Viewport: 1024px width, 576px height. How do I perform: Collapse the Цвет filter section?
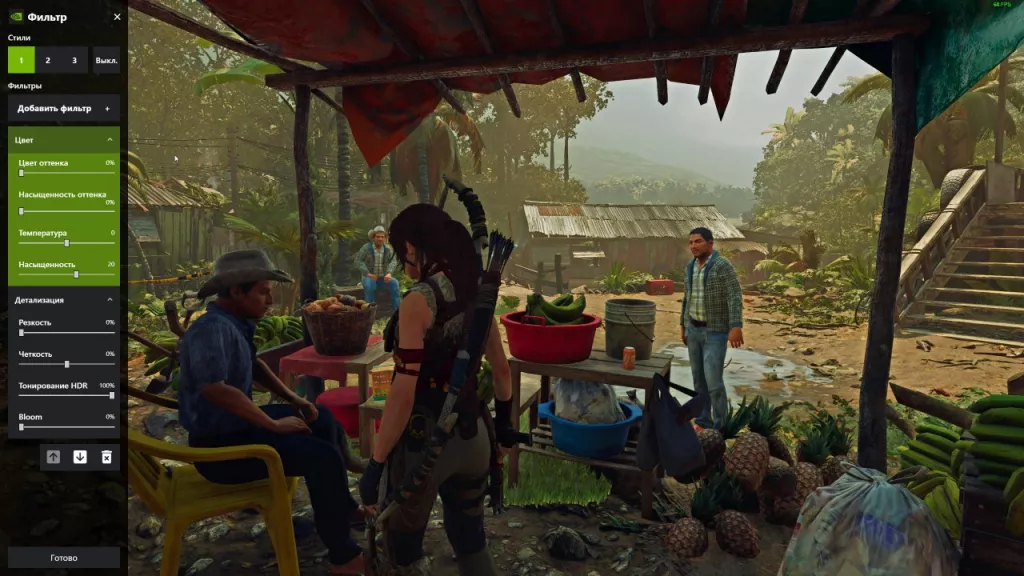[109, 141]
